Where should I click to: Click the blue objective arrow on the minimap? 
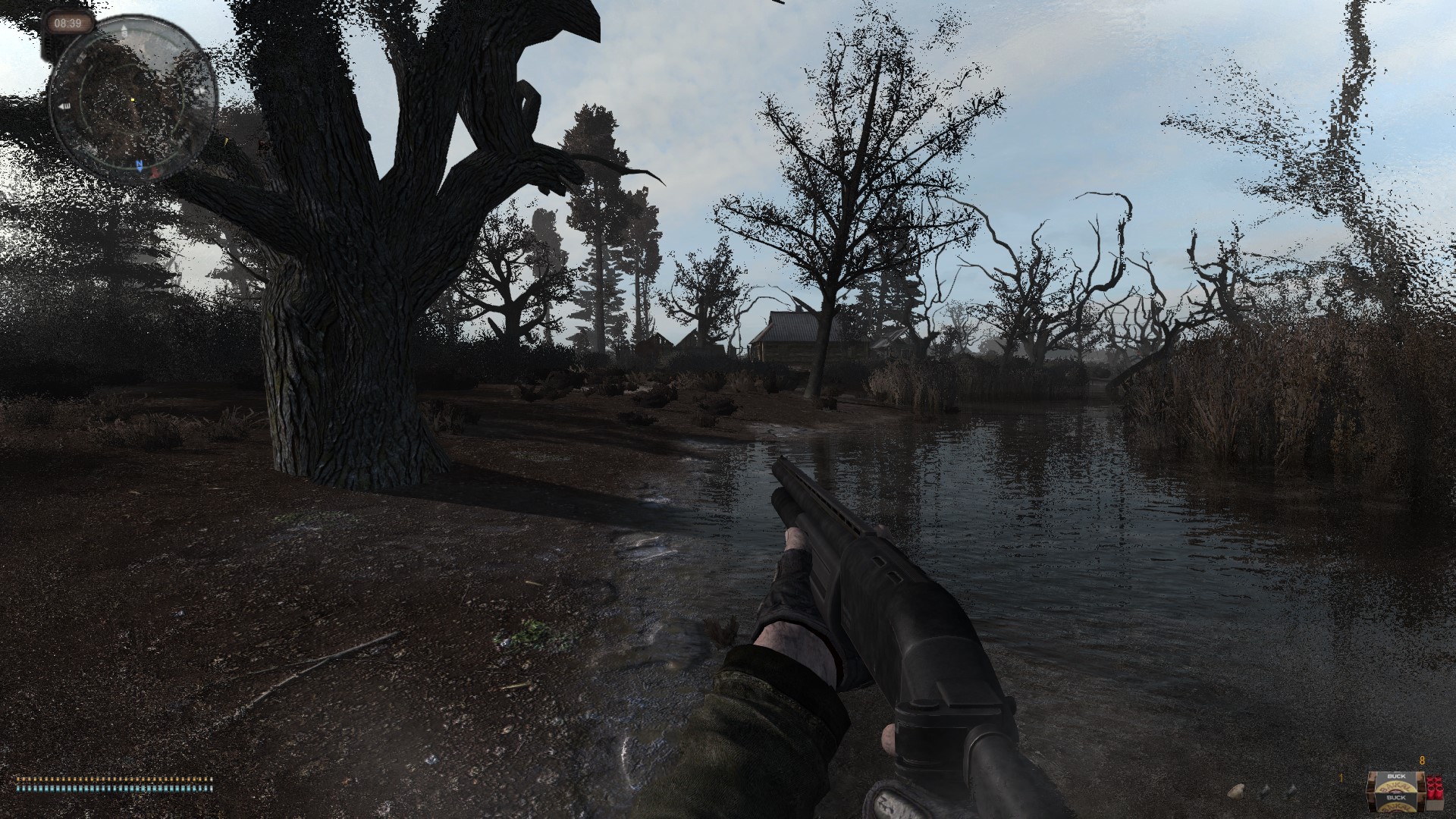pos(140,165)
